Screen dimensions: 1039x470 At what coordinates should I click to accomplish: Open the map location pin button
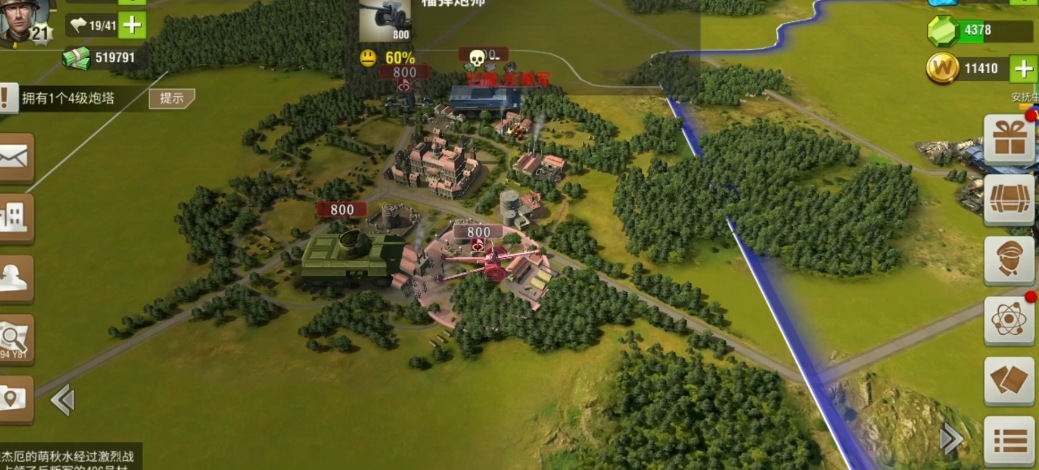pyautogui.click(x=16, y=398)
